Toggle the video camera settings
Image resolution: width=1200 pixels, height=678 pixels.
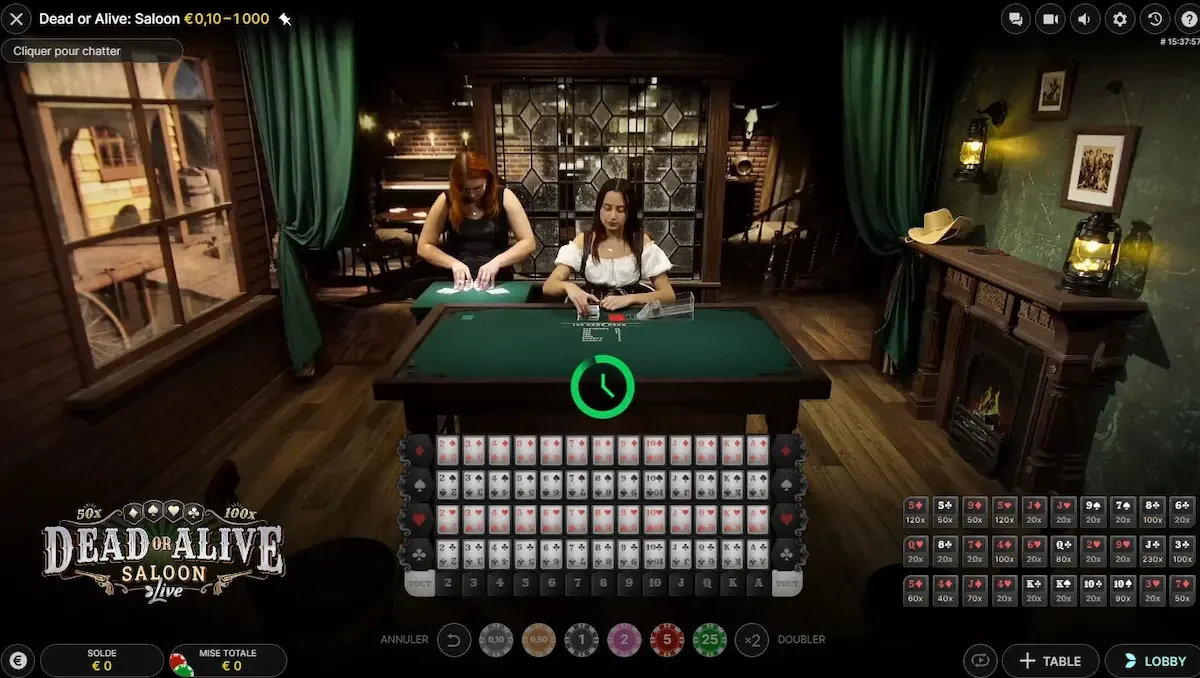pos(1050,19)
